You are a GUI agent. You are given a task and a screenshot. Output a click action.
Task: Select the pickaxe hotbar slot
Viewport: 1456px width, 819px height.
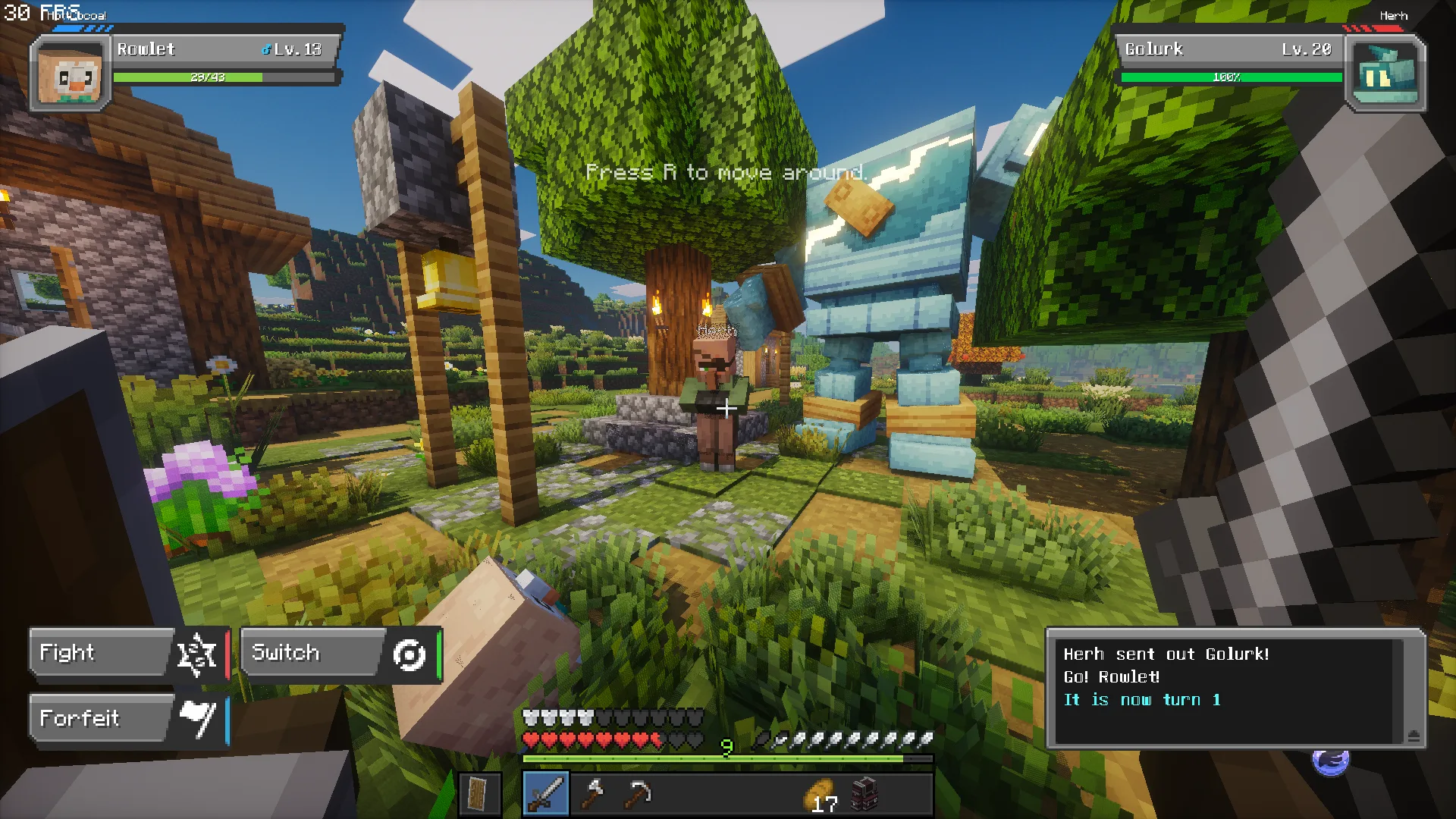(x=639, y=794)
